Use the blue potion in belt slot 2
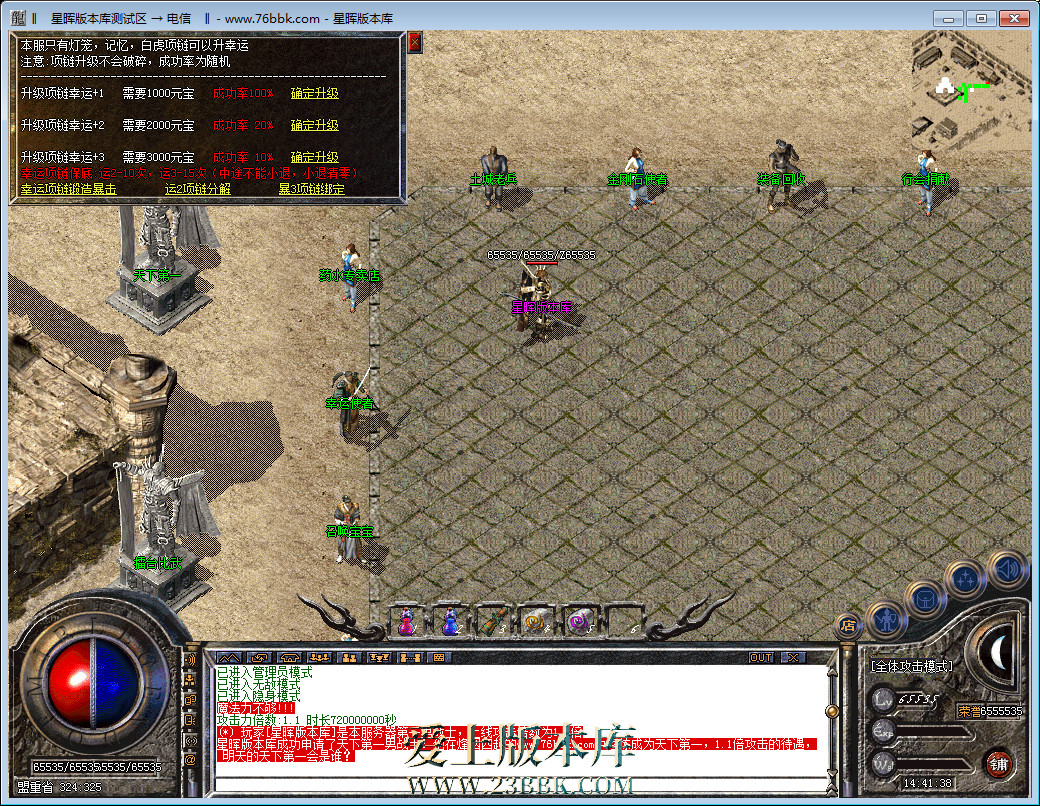 450,621
